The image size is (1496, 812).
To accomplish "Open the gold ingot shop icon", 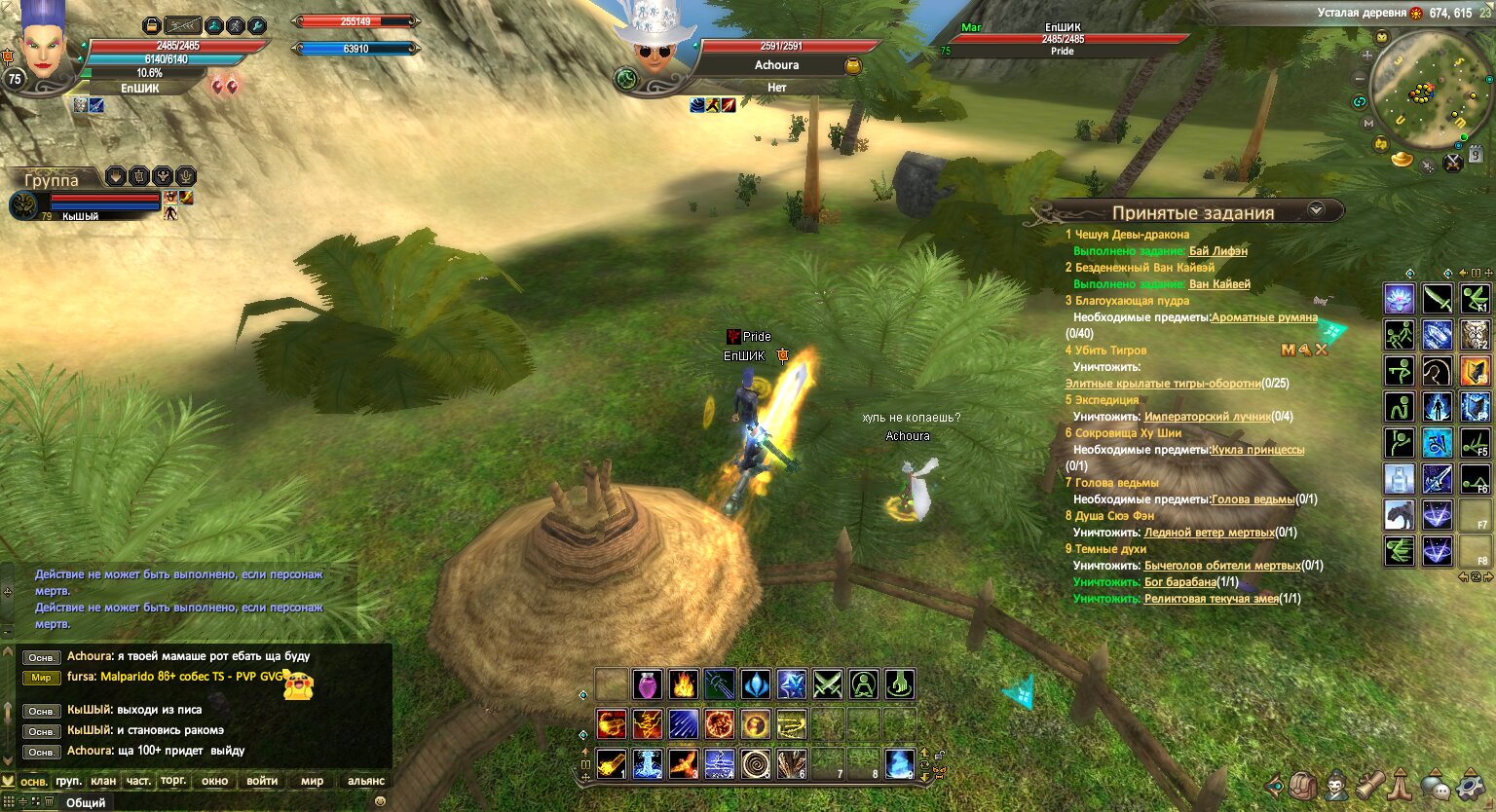I will coord(1402,158).
